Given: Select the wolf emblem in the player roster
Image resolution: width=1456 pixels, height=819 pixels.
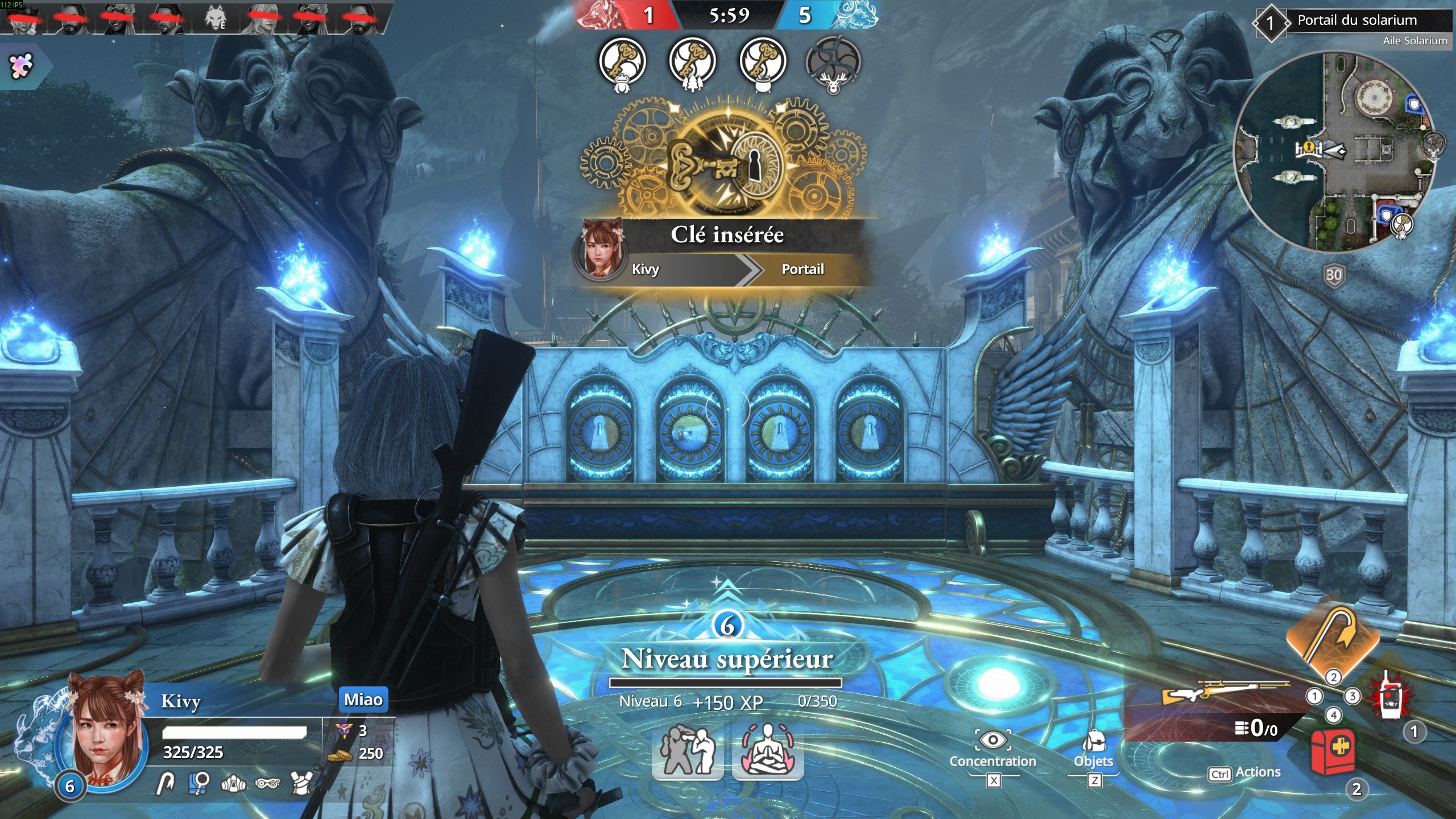Looking at the screenshot, I should [215, 19].
